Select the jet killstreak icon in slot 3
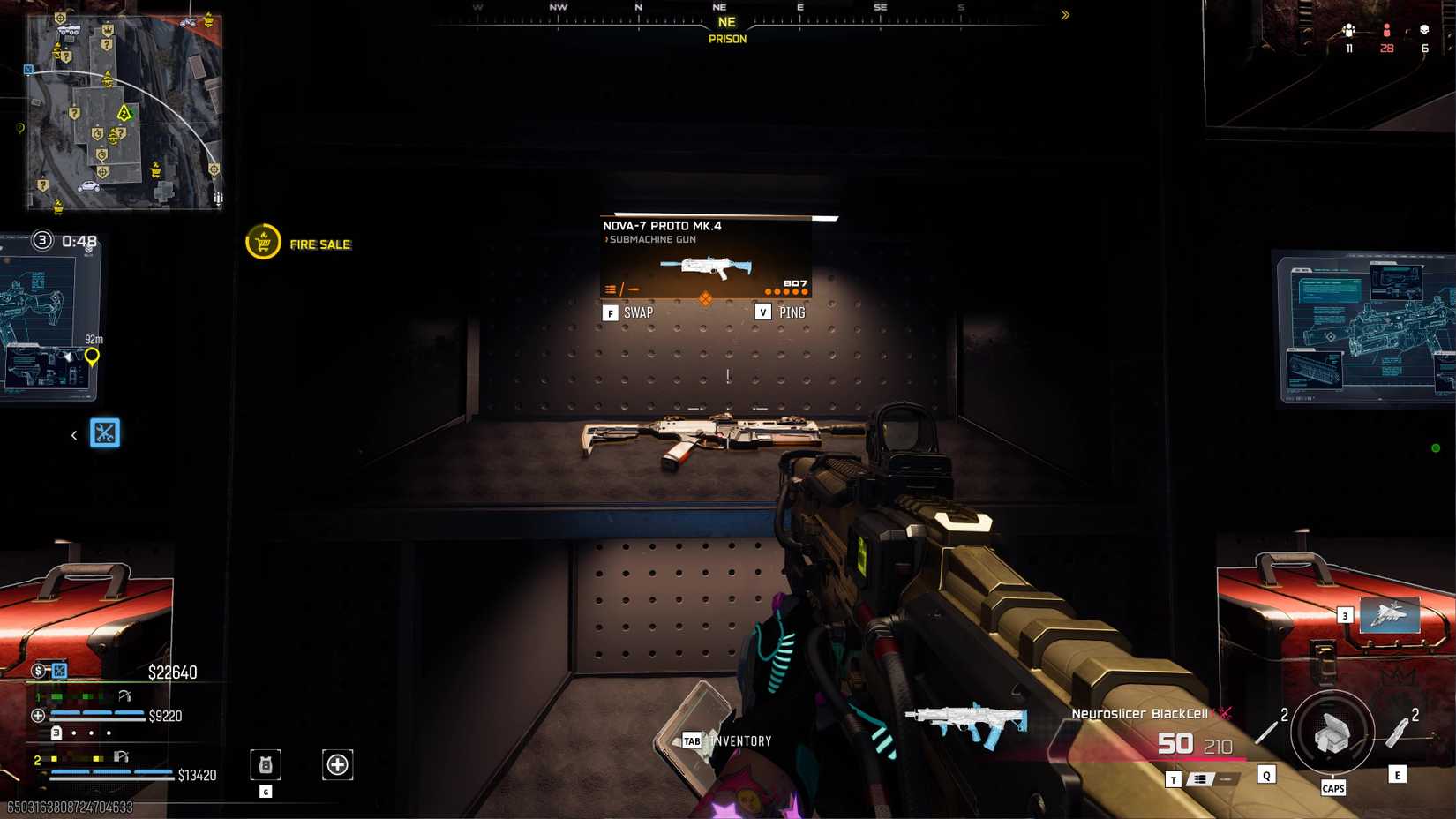1456x819 pixels. [x=1388, y=616]
